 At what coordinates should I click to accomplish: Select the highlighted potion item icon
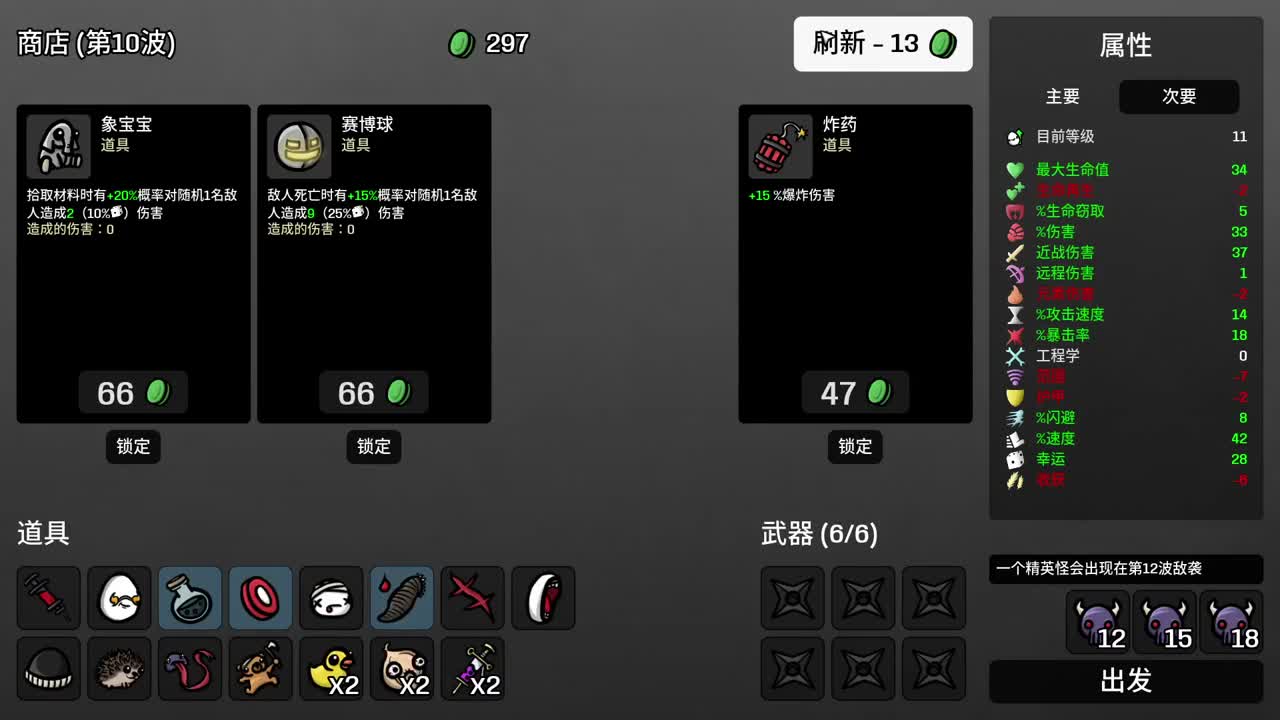point(190,598)
